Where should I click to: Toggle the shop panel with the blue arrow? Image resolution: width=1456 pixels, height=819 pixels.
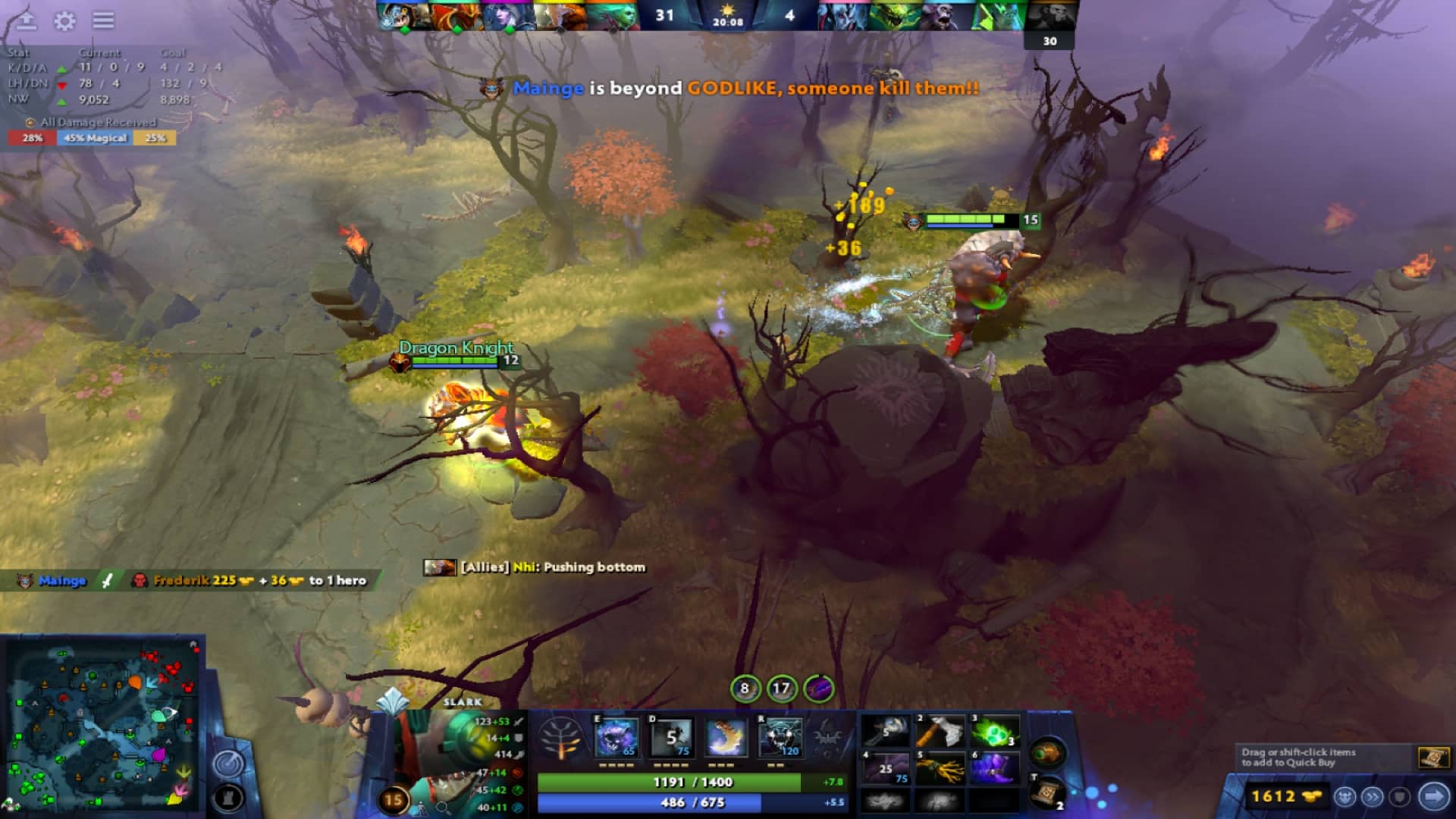(1434, 796)
